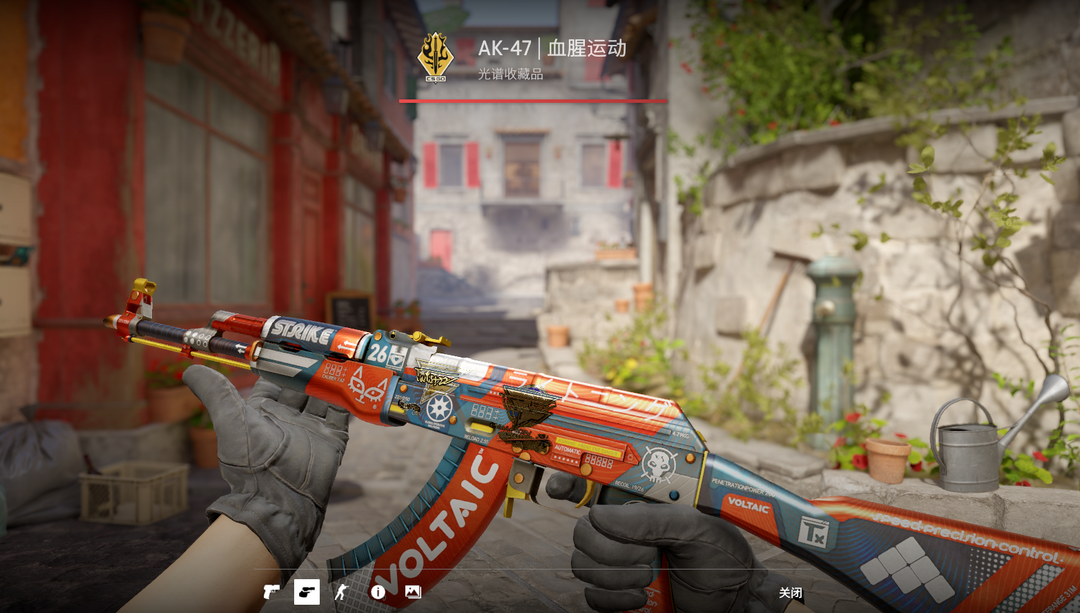This screenshot has height=613, width=1080.
Task: Close the inspect view with 关闭
Action: pos(790,593)
